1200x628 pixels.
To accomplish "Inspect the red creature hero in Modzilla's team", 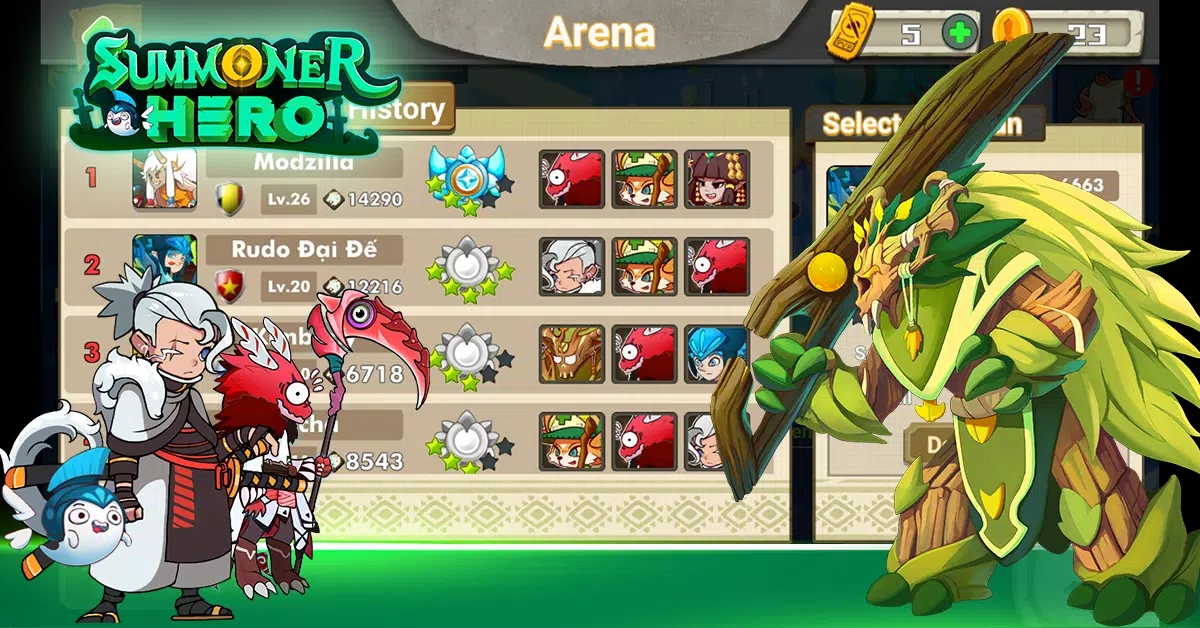I will pyautogui.click(x=572, y=180).
